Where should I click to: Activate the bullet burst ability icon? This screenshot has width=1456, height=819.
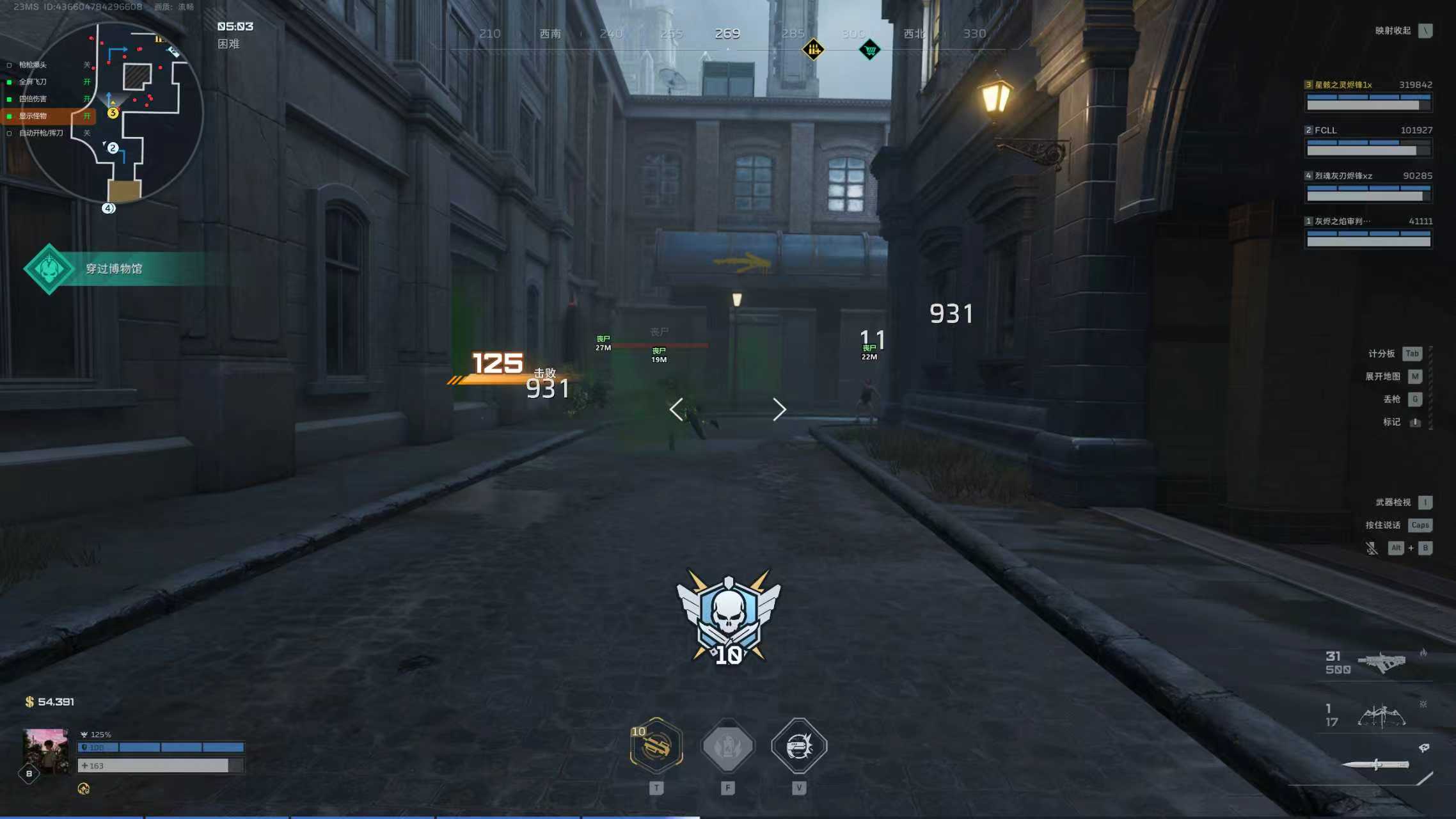799,745
